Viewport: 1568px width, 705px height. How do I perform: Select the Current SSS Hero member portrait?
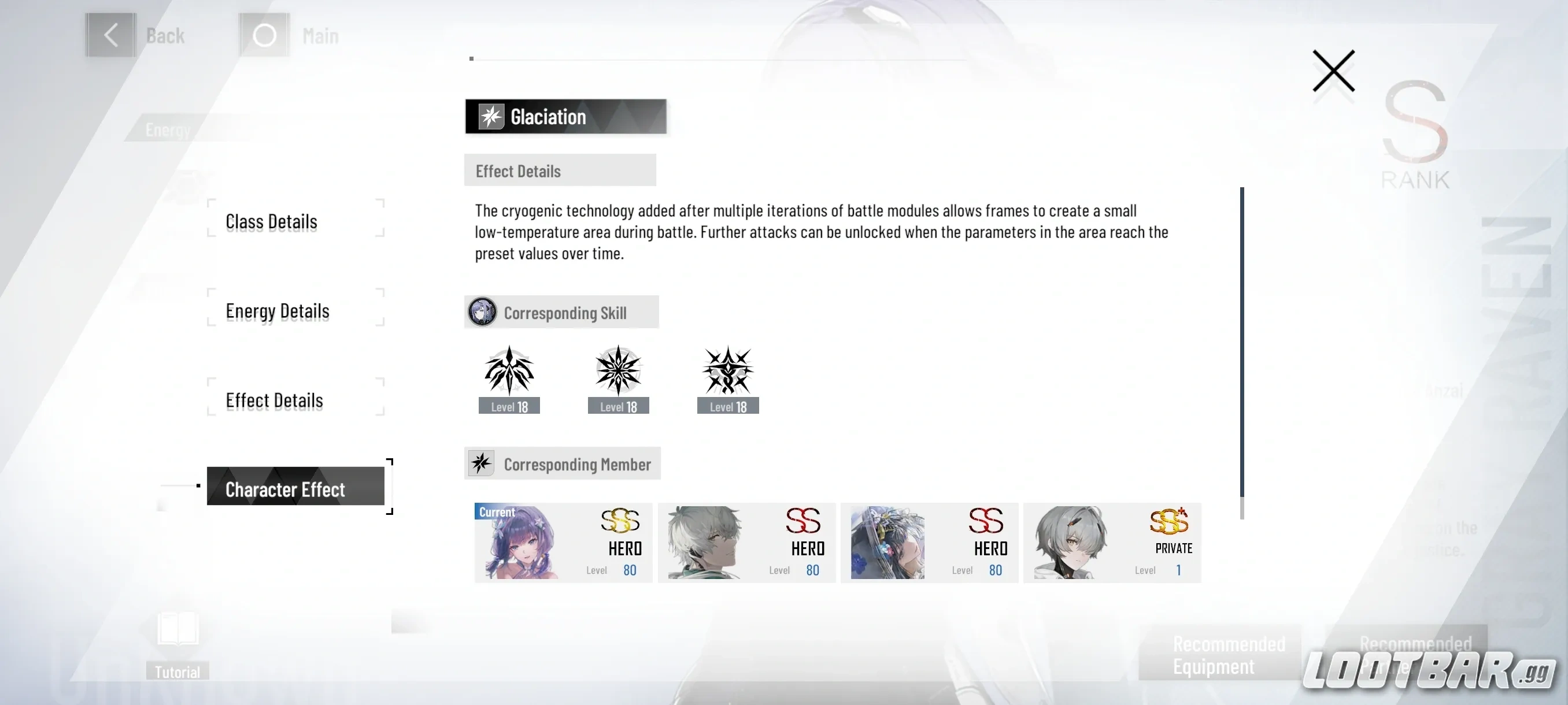(x=561, y=543)
